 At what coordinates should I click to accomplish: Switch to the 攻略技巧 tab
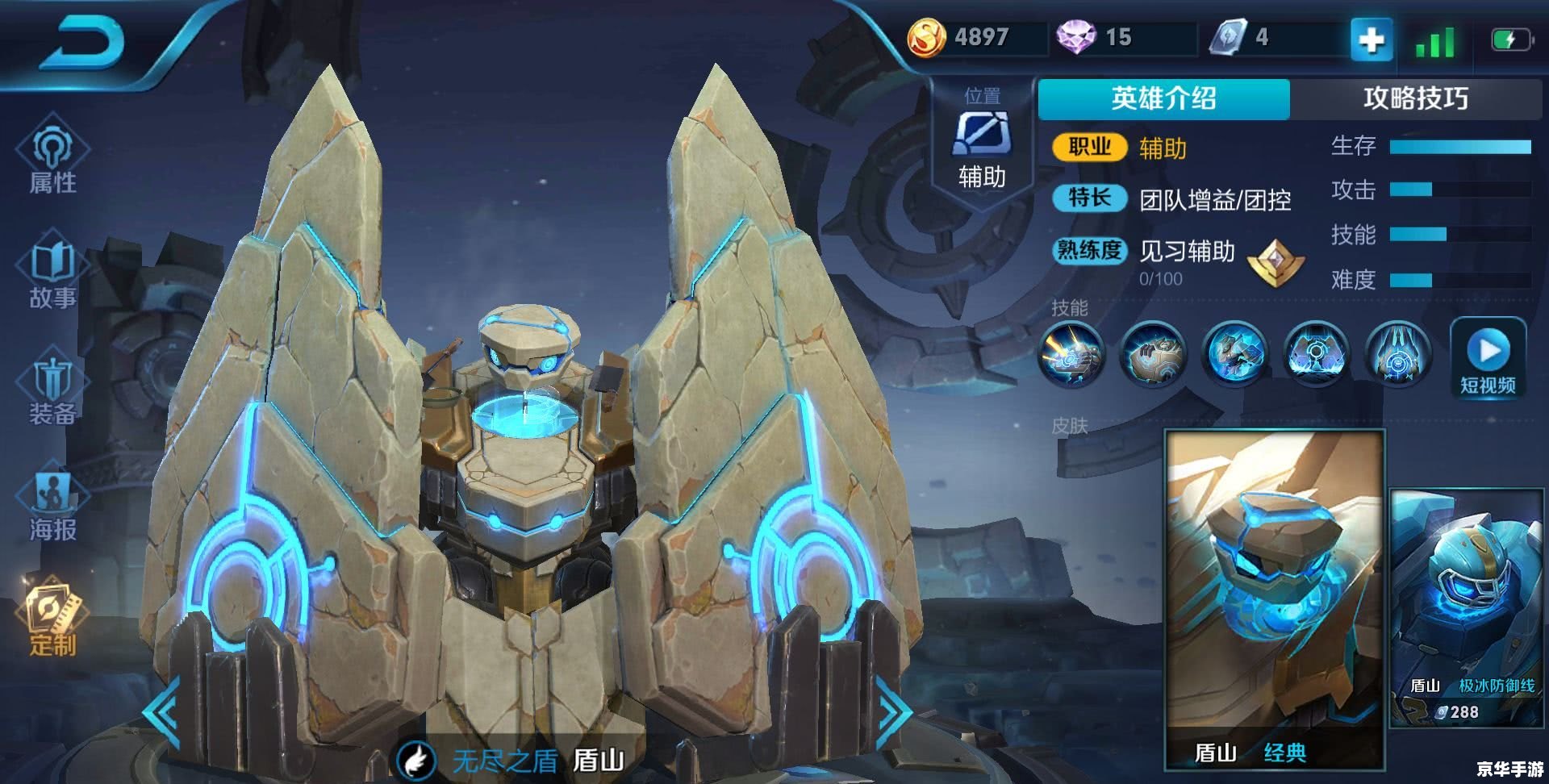click(1415, 98)
